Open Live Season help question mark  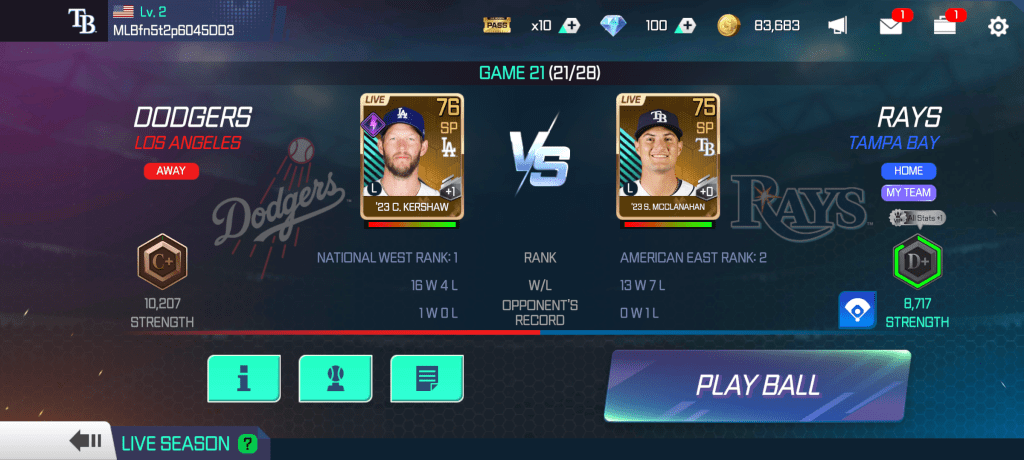247,443
